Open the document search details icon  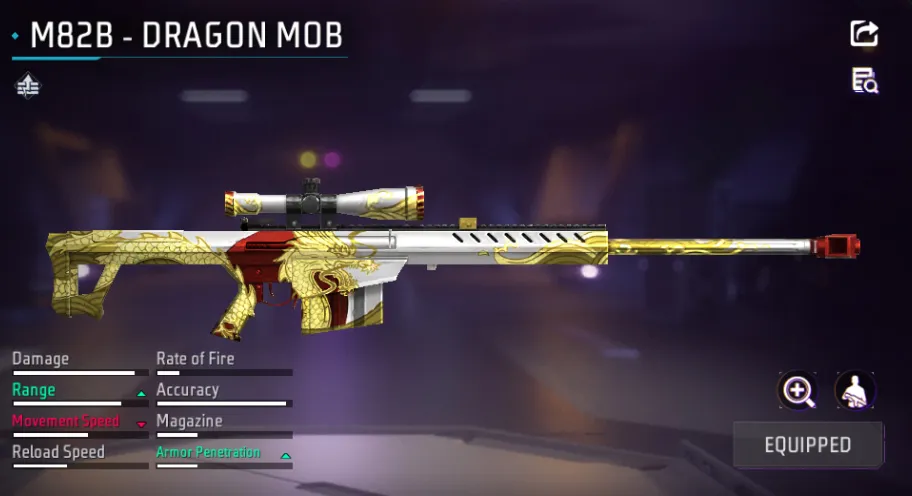(x=864, y=81)
